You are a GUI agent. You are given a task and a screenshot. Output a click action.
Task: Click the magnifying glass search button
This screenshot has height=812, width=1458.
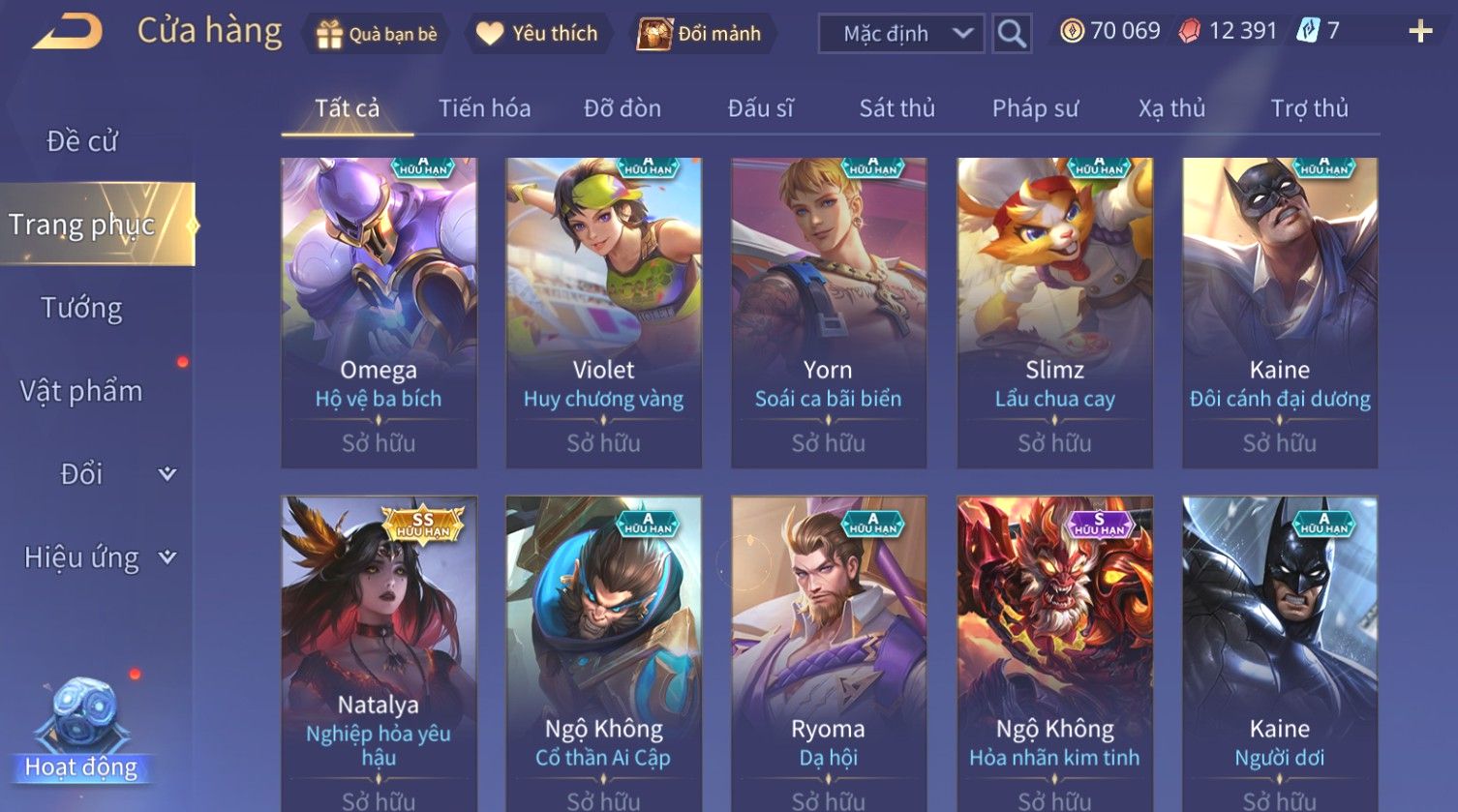click(x=1012, y=34)
